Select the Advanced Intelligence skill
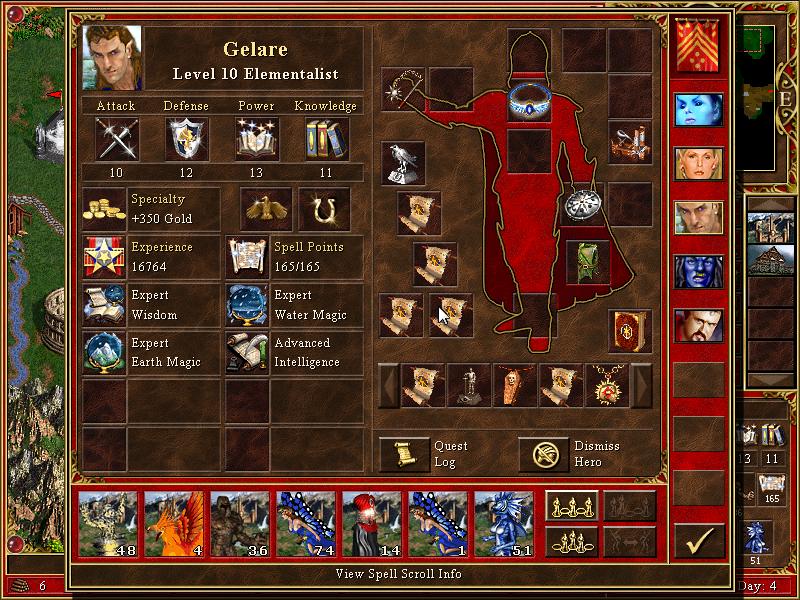 click(x=249, y=353)
